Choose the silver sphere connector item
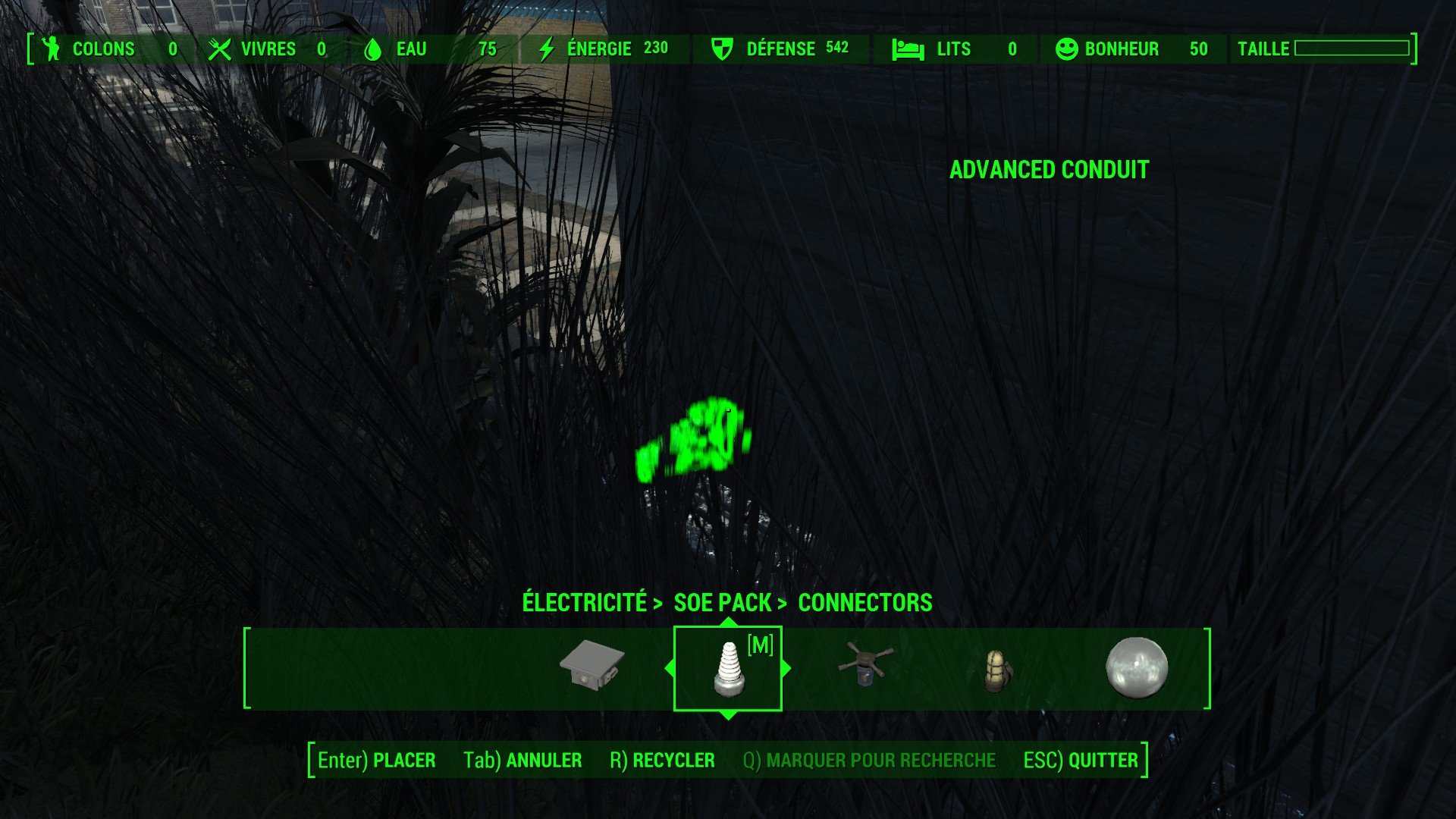 pos(1136,667)
